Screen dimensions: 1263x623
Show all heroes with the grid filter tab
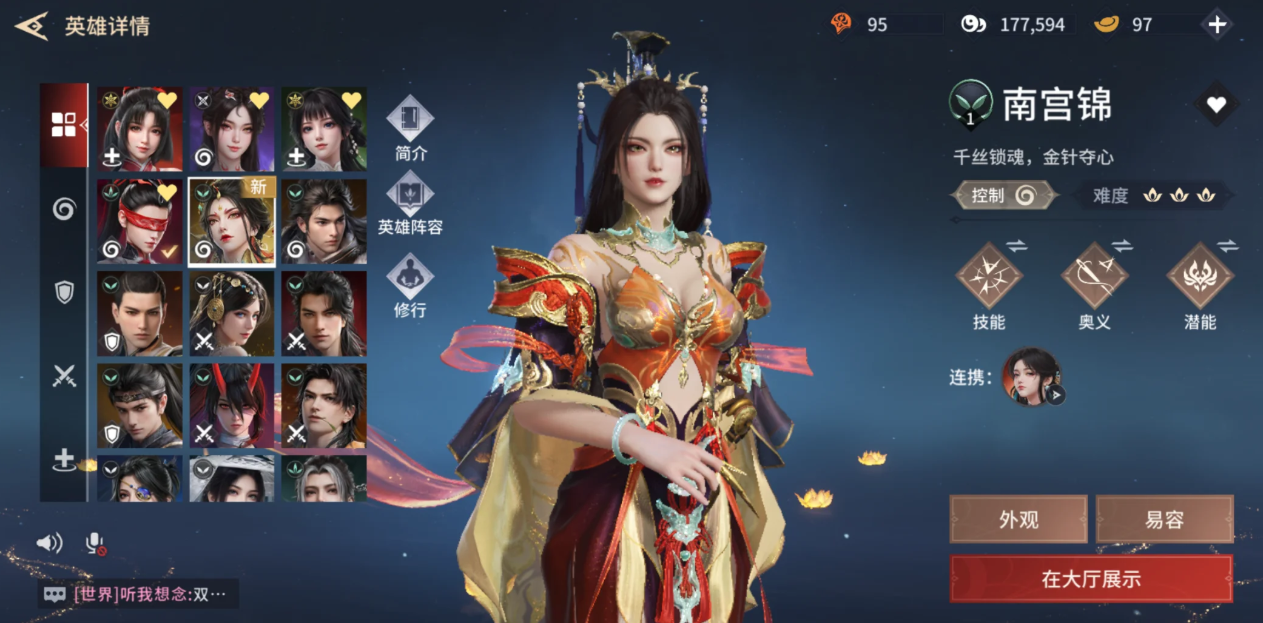point(64,124)
